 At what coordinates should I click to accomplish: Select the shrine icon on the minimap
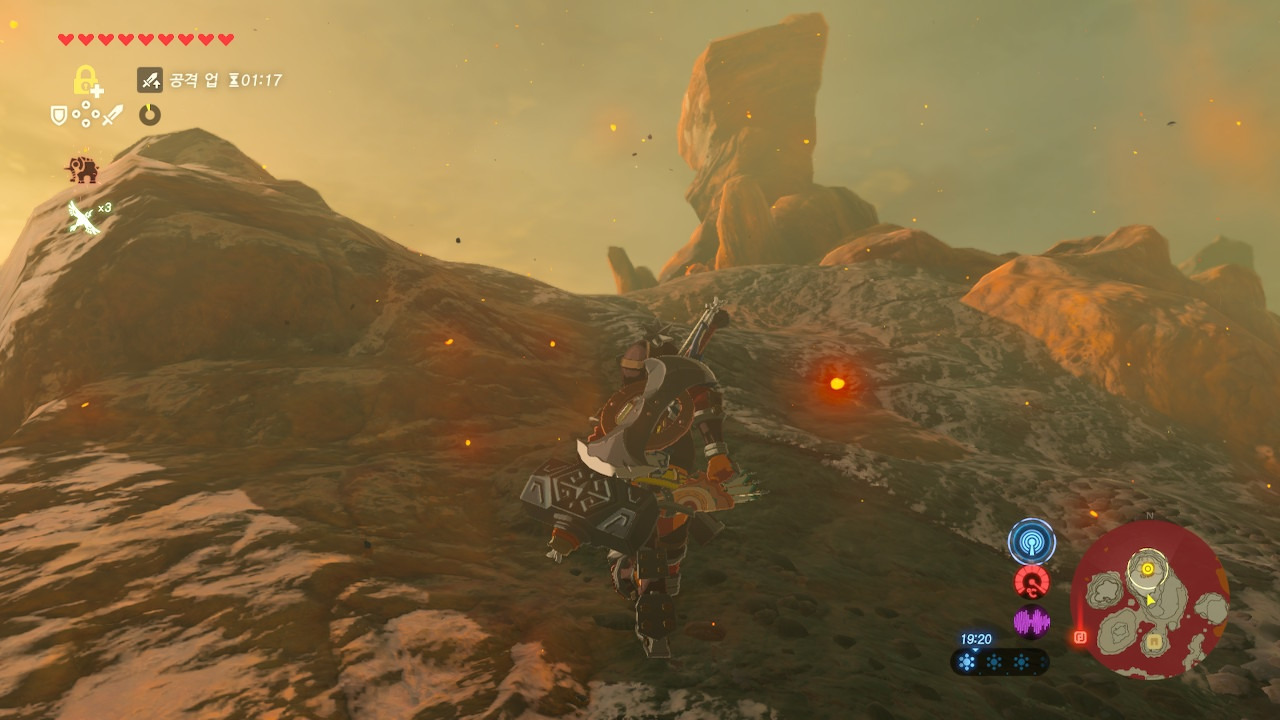[x=1153, y=640]
